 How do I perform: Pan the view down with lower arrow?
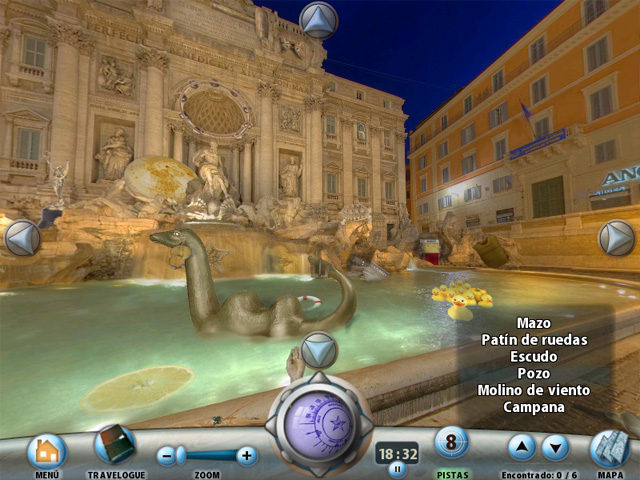click(319, 350)
